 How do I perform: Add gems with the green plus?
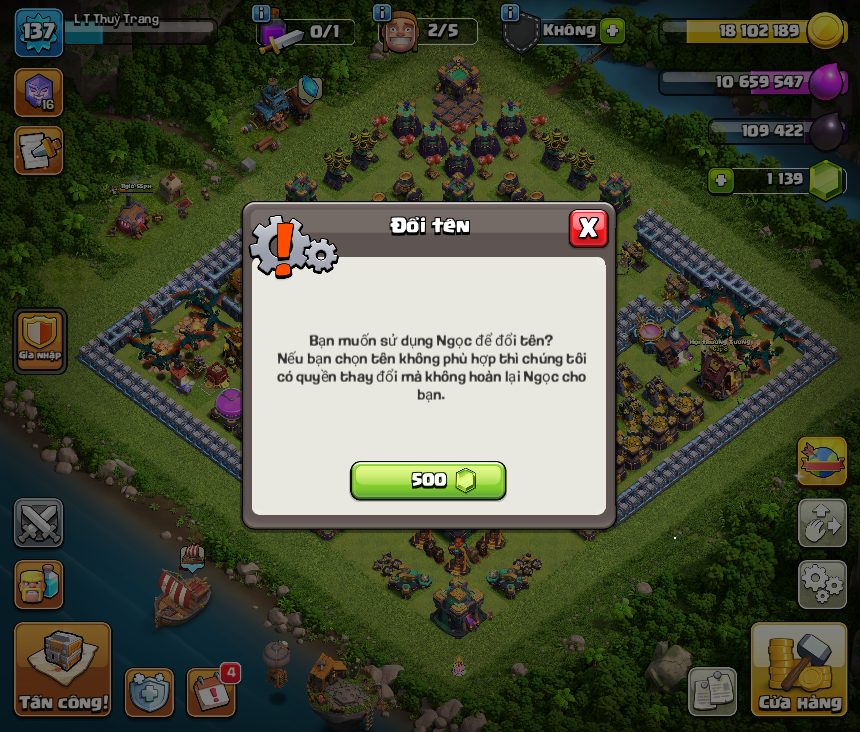point(720,181)
